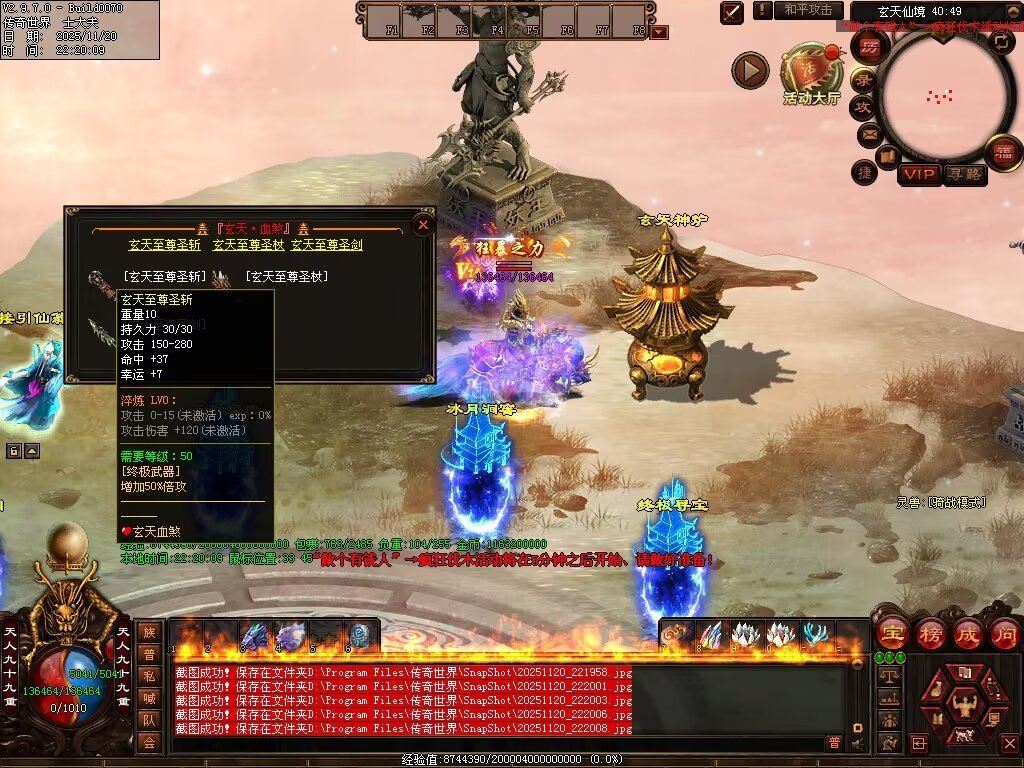Screen dimensions: 1024x768
Task: Open the 成 achievements orb
Action: coord(968,633)
